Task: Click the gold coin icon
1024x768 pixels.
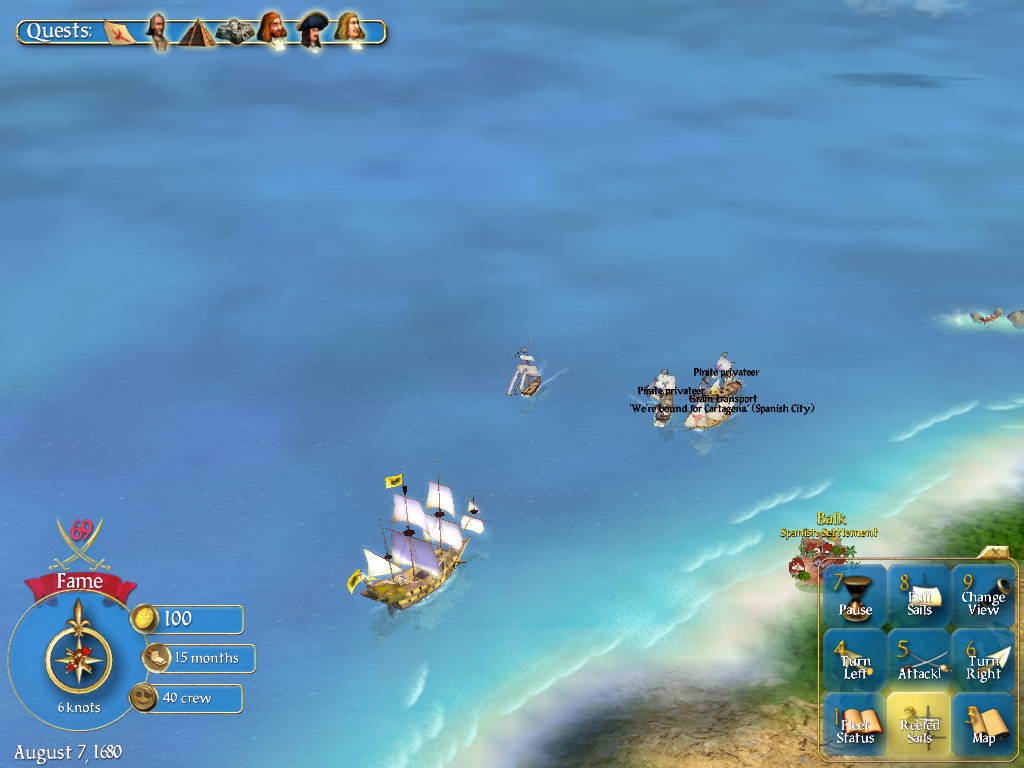Action: 145,619
